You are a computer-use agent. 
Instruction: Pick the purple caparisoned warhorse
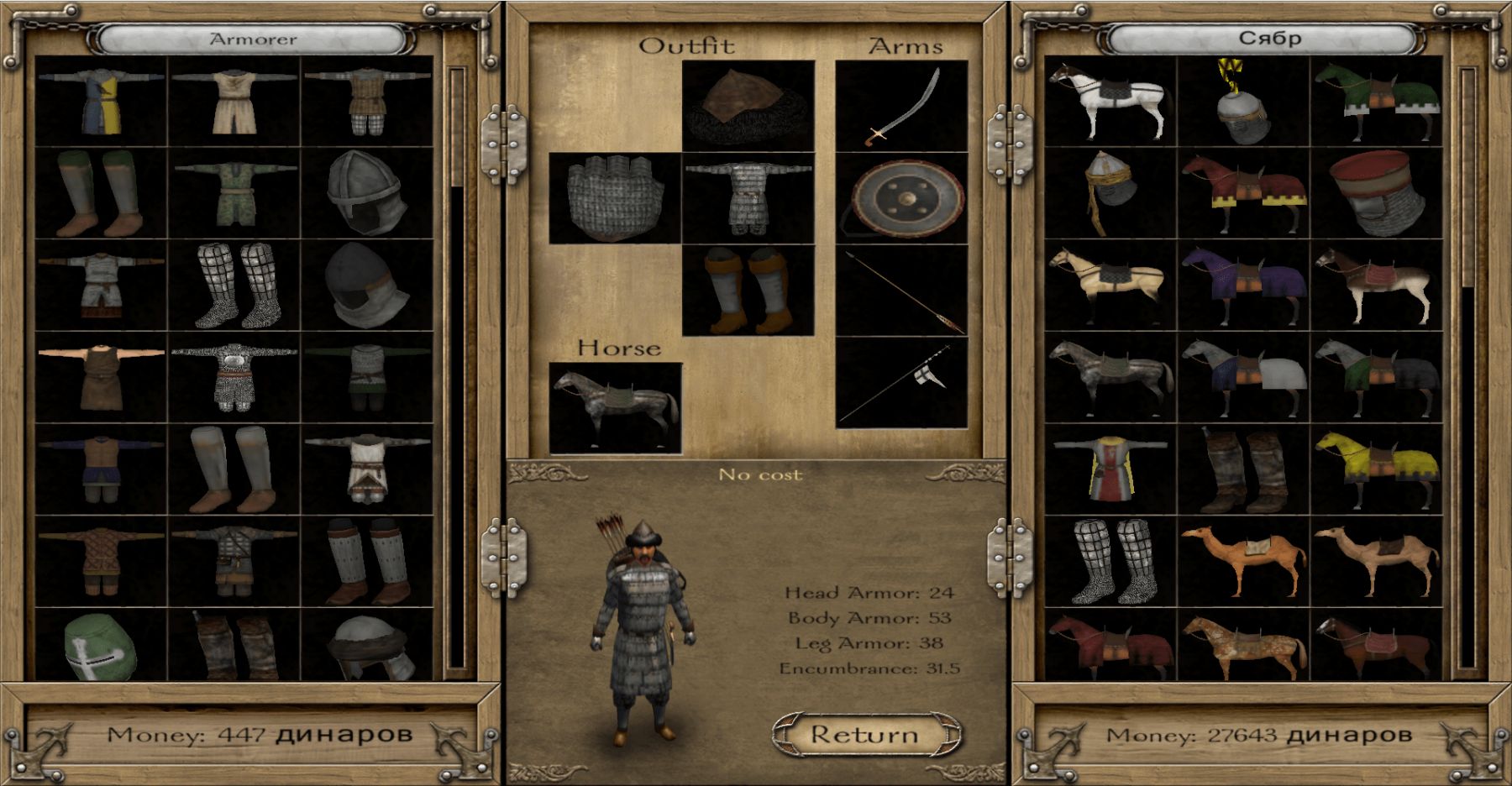pyautogui.click(x=1244, y=284)
